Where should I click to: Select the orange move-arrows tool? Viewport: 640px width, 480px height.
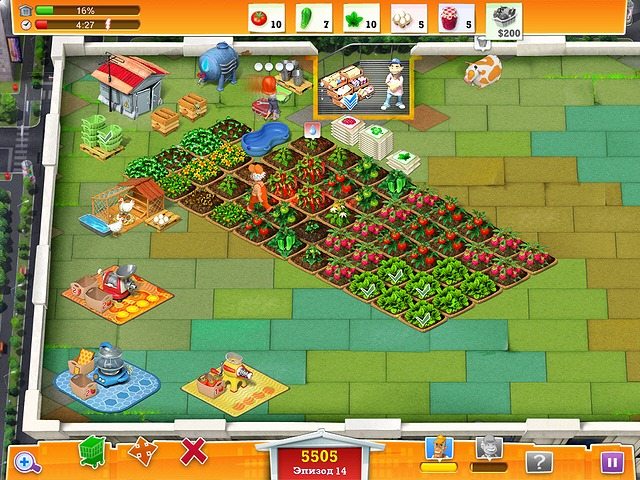142,452
